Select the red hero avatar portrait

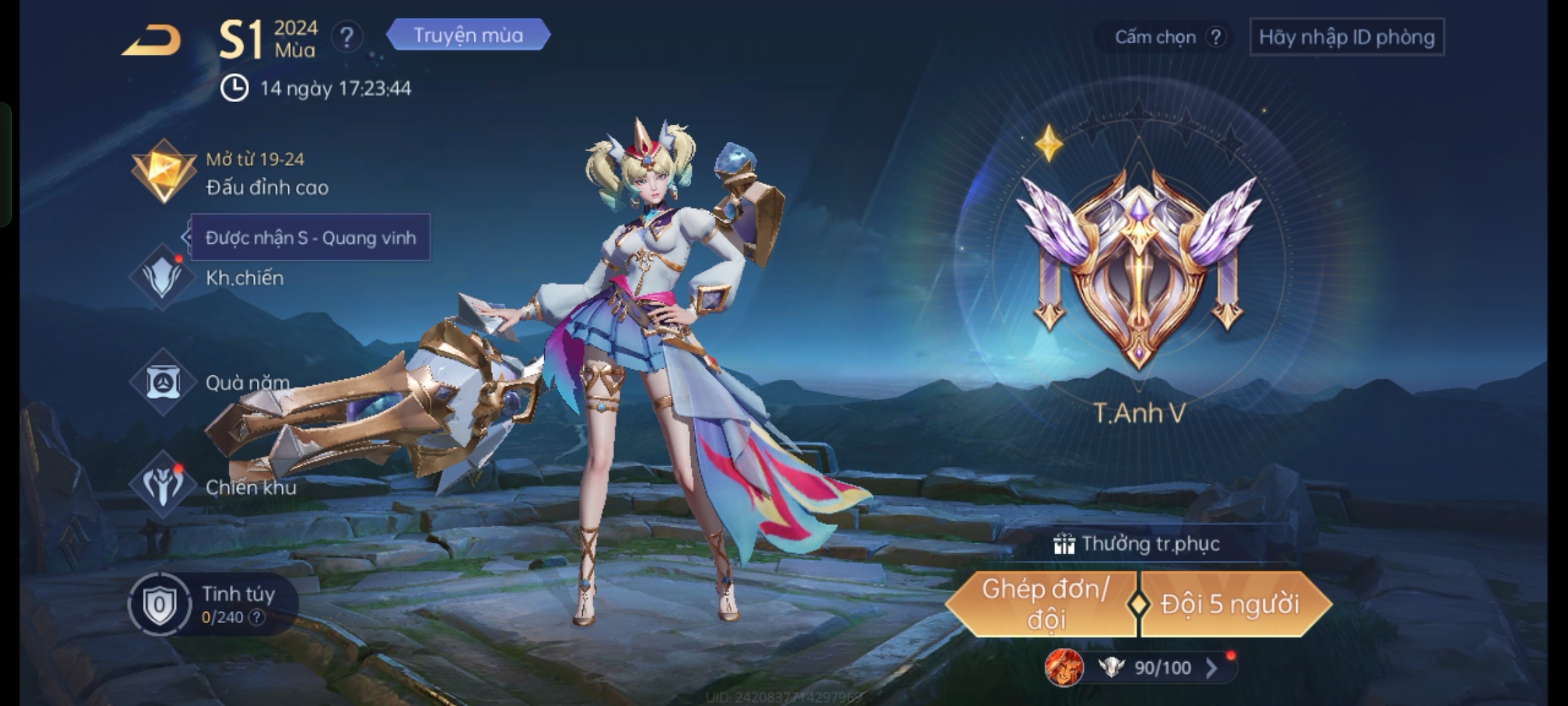click(1064, 667)
